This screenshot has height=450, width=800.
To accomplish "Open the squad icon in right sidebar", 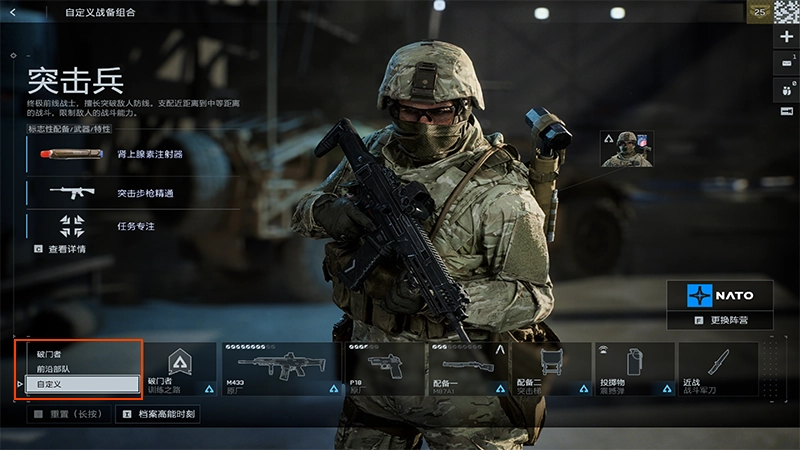I will 787,88.
